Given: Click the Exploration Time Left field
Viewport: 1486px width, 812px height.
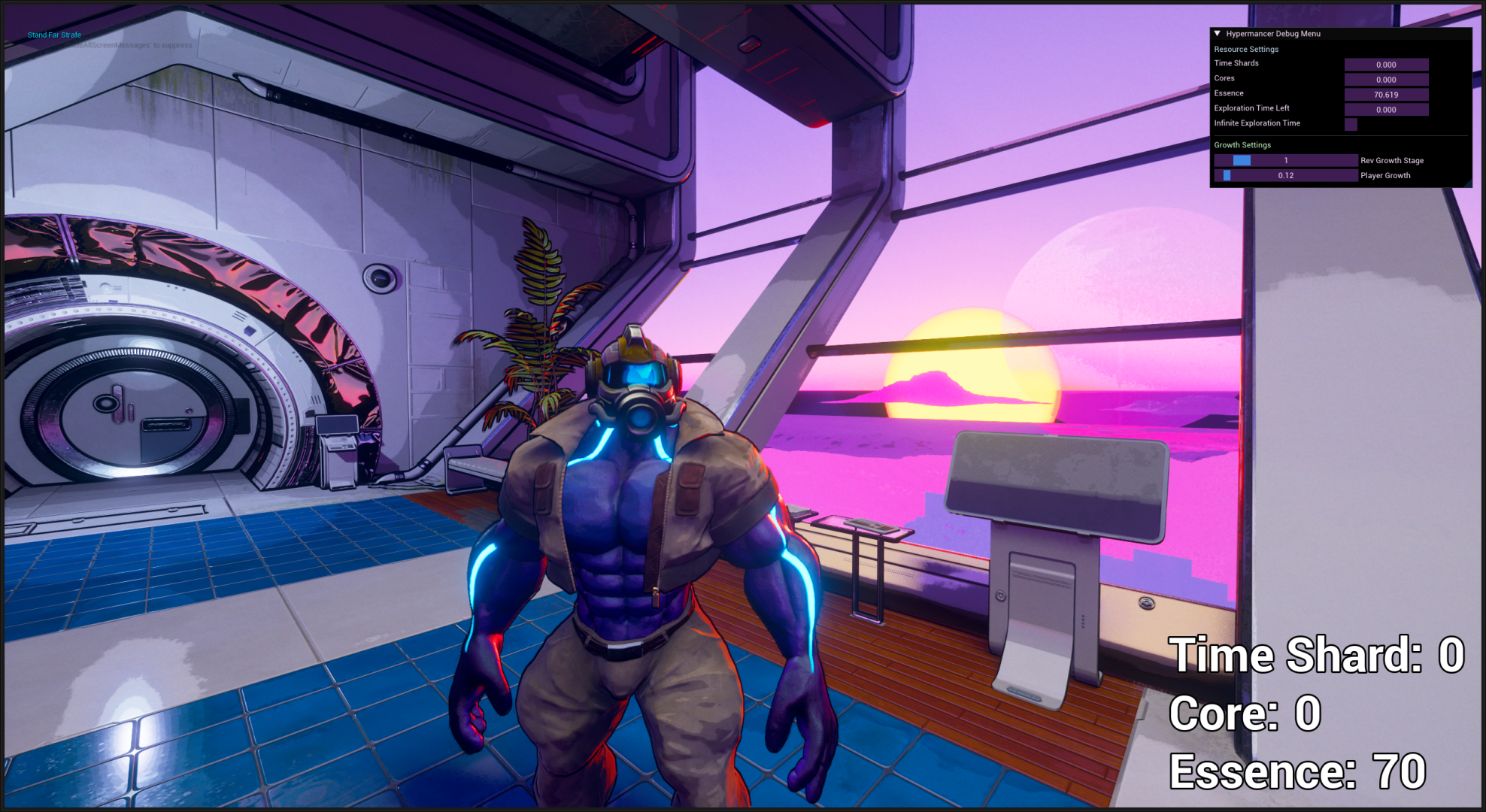Looking at the screenshot, I should pyautogui.click(x=1386, y=109).
